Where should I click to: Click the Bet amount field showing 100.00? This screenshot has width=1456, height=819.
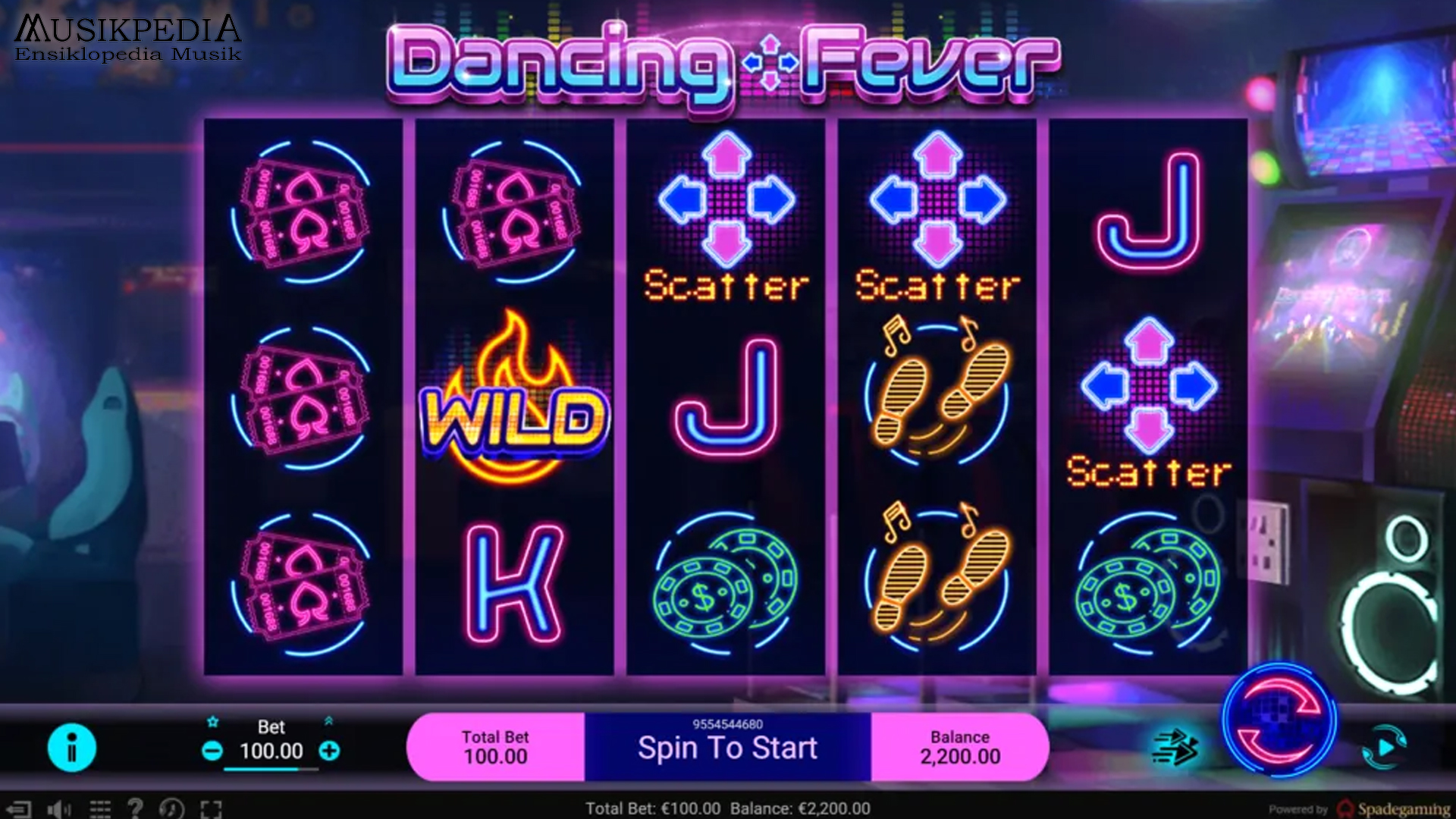(x=271, y=752)
